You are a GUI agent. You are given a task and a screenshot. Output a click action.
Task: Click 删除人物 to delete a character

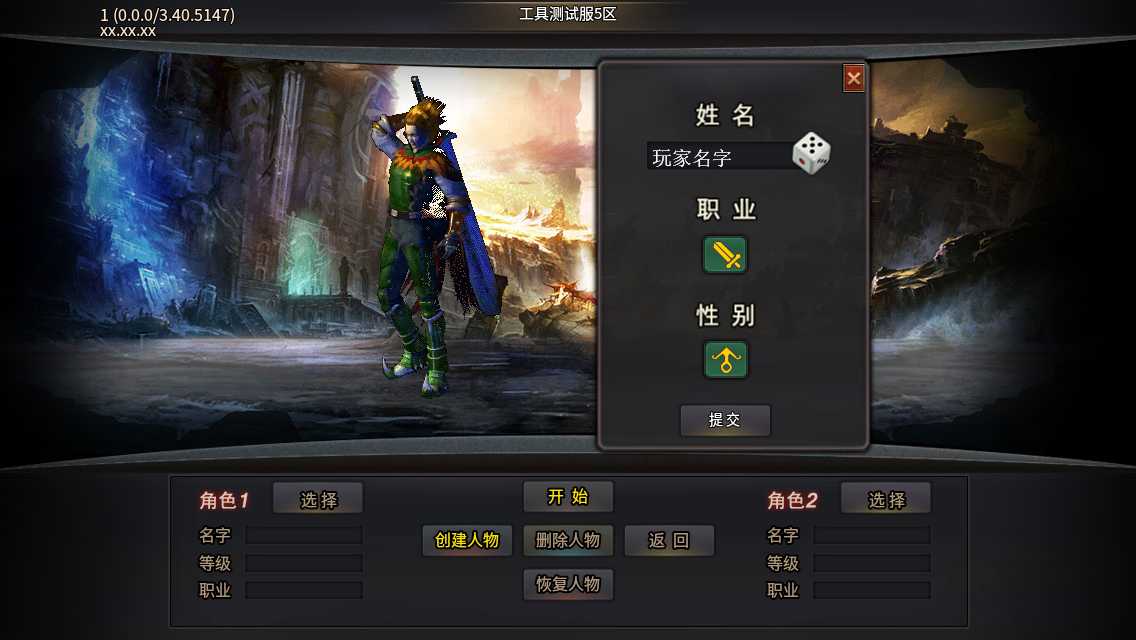tap(568, 540)
